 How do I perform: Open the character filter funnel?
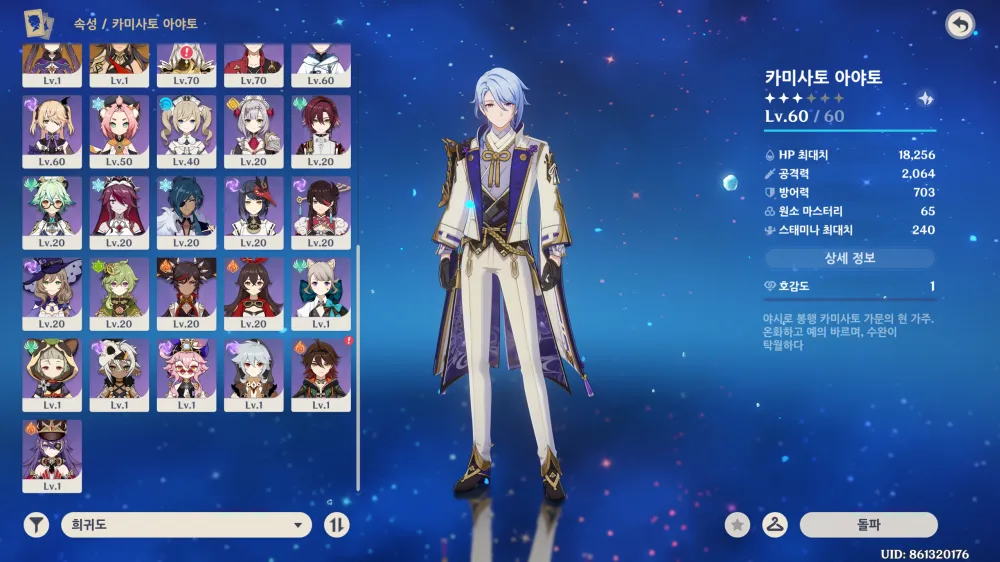37,525
